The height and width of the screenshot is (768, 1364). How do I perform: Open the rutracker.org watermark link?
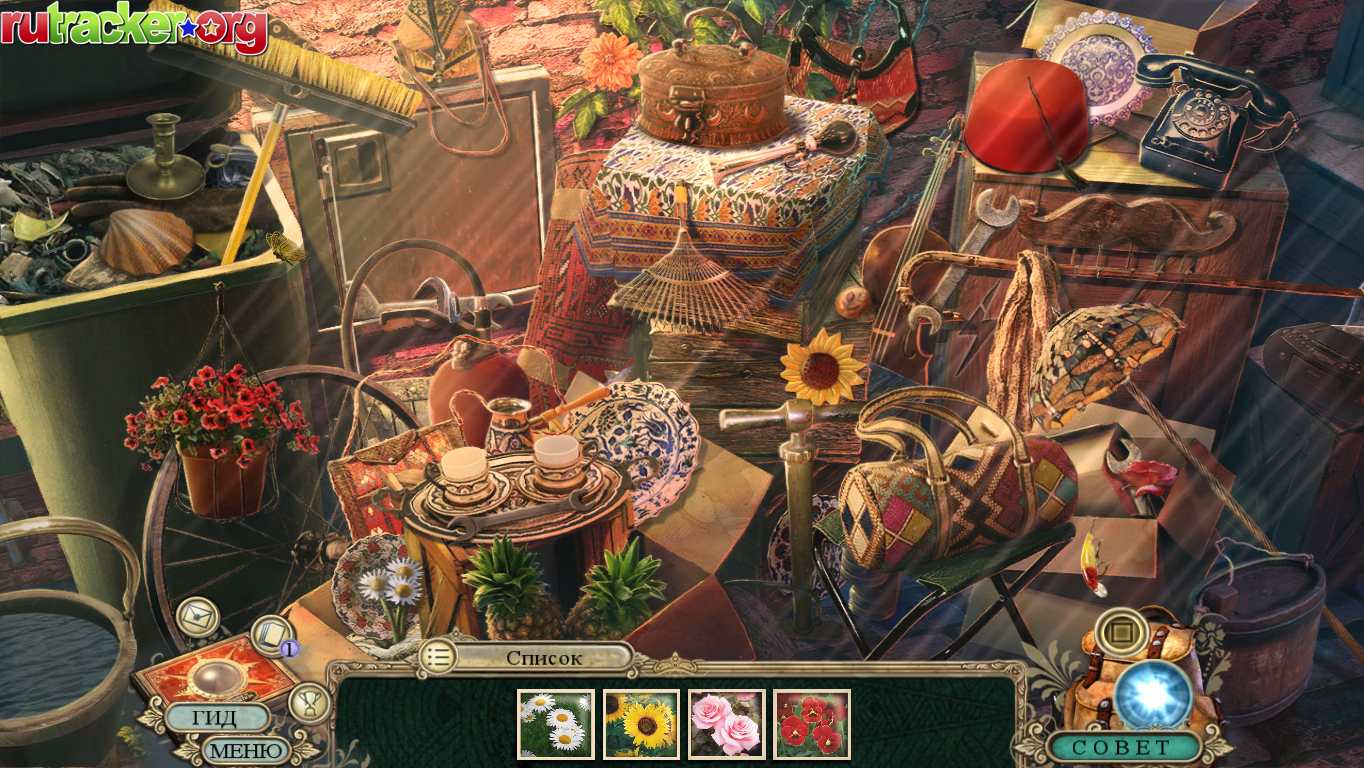click(134, 27)
